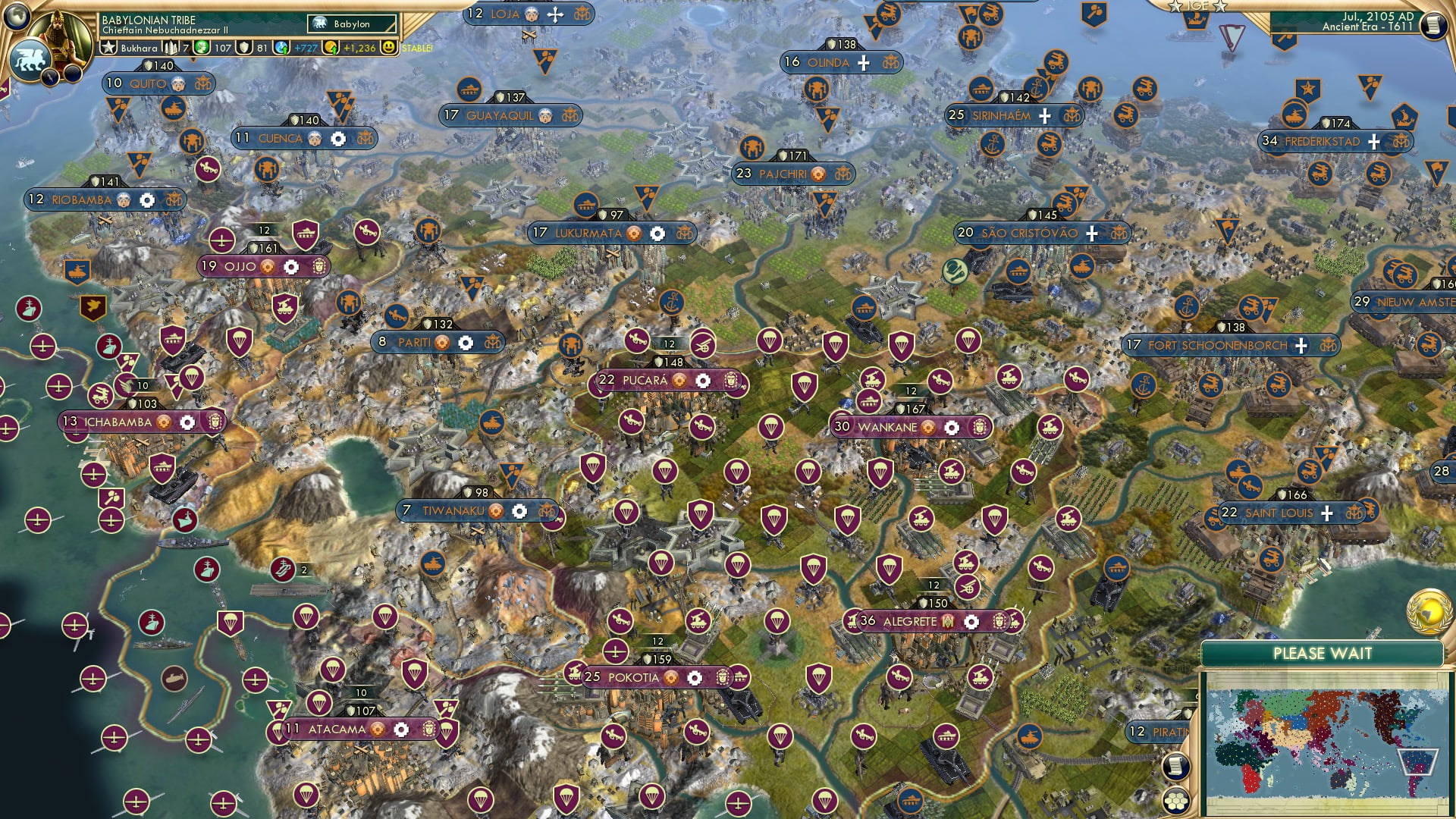Image resolution: width=1456 pixels, height=819 pixels.
Task: Click the blue science icon showing +727
Action: (281, 48)
